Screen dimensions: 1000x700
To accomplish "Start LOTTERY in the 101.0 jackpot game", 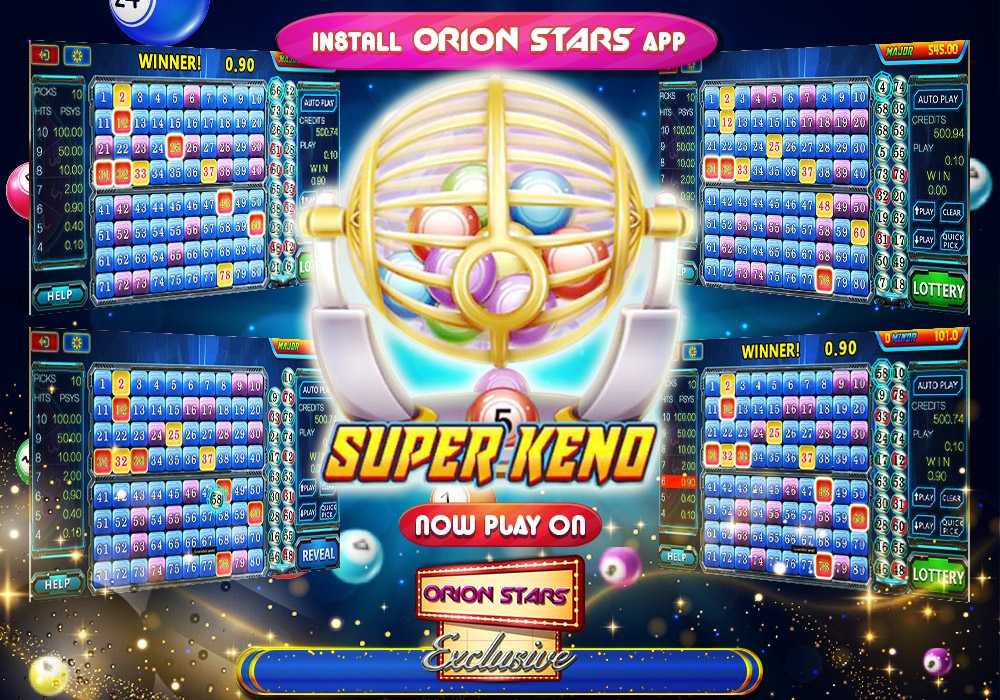I will click(x=938, y=576).
